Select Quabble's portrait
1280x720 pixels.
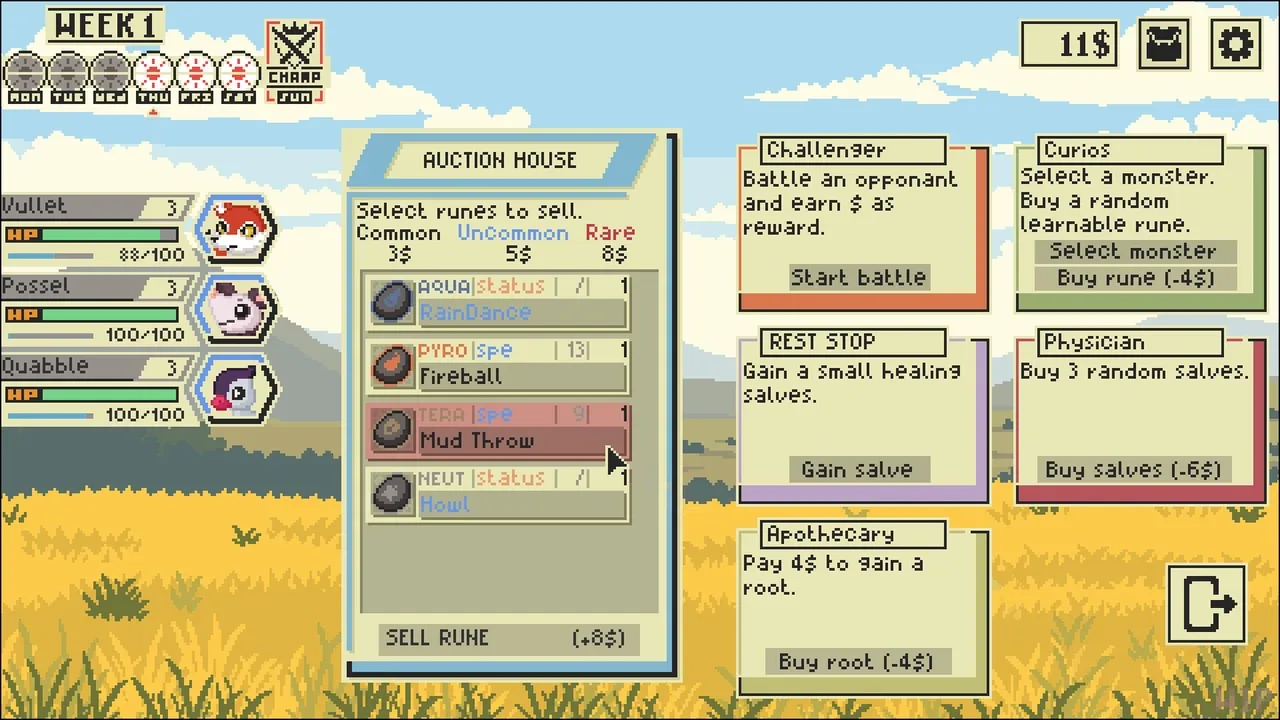[237, 389]
